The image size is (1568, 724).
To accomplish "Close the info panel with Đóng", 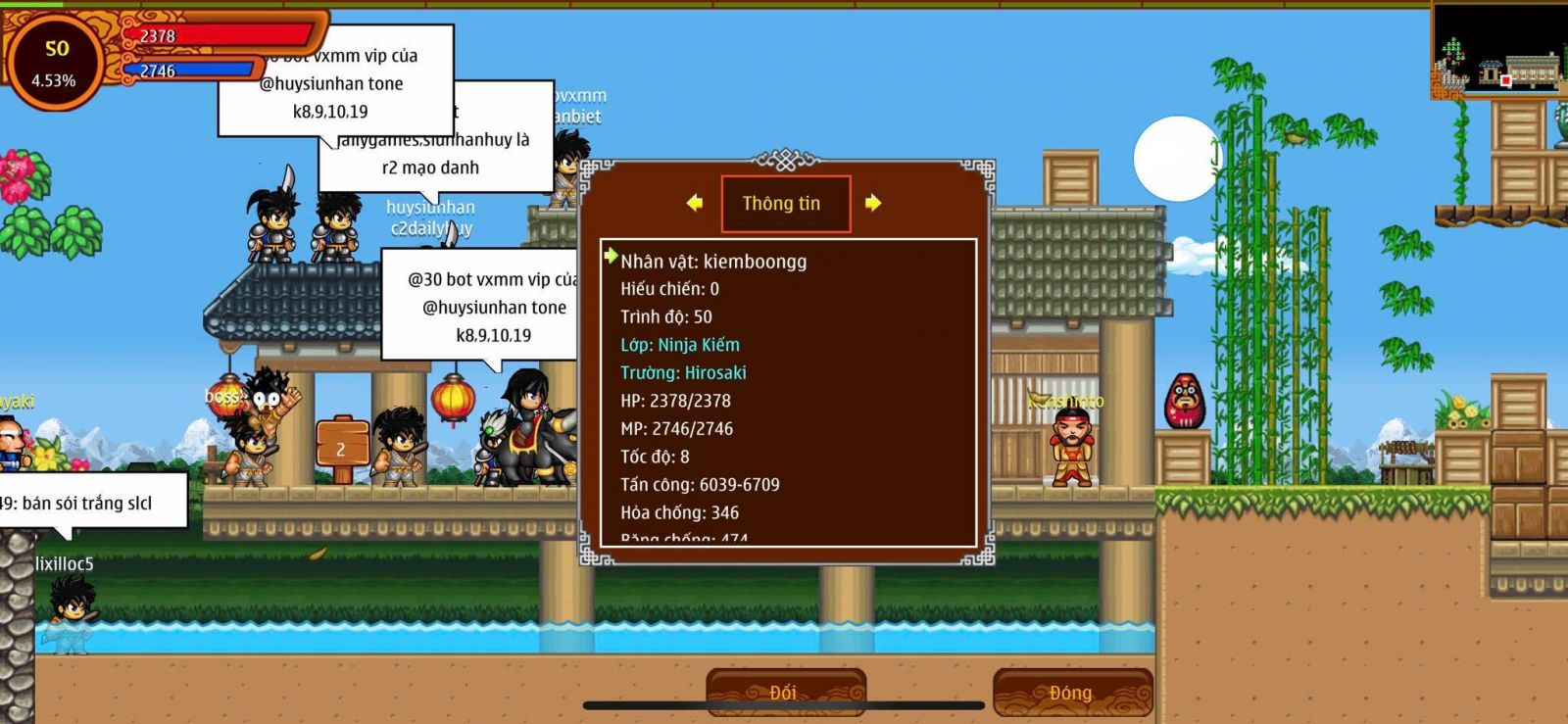I will click(x=1071, y=693).
